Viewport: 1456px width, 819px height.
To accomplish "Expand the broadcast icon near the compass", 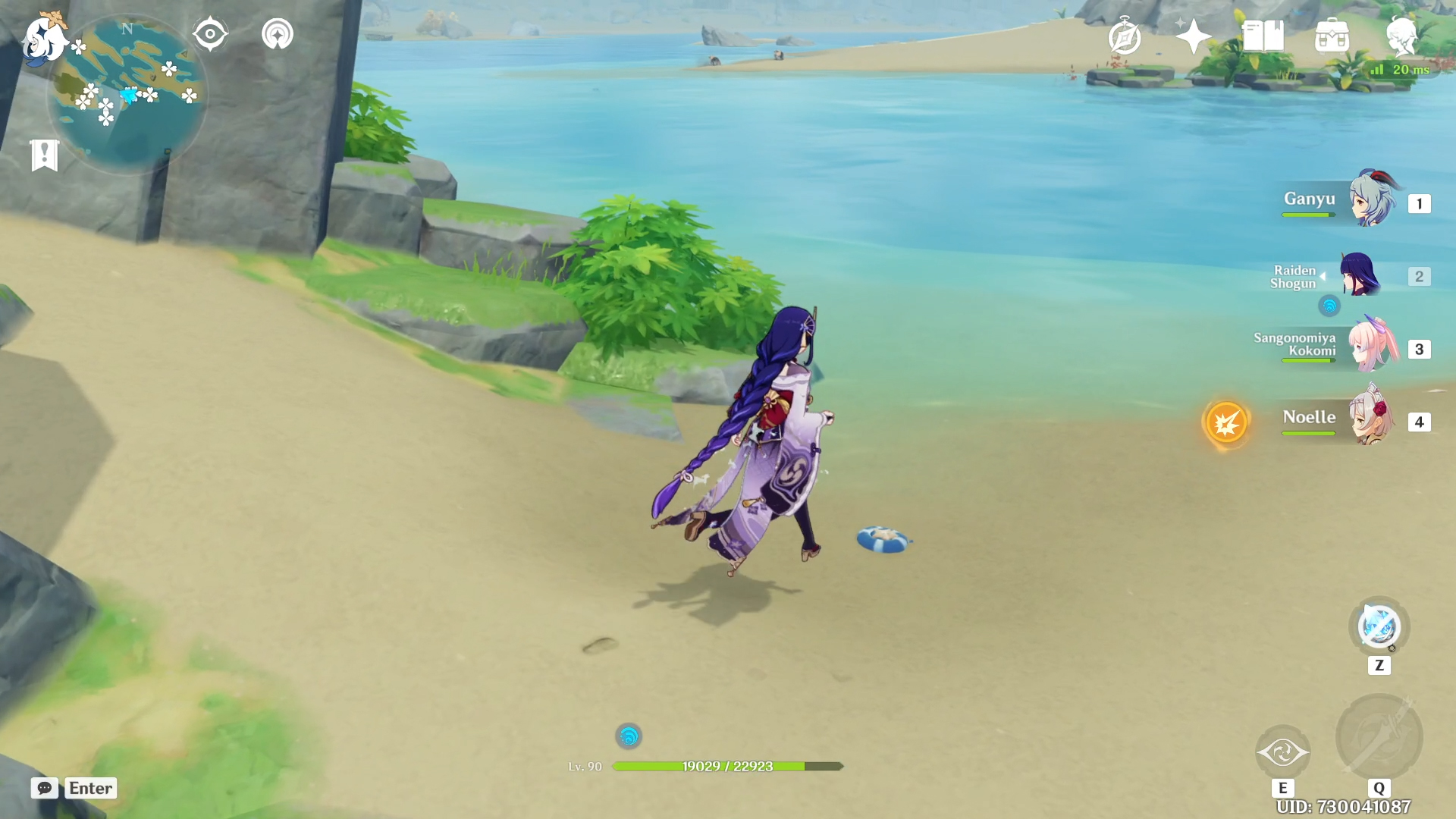I will point(276,33).
